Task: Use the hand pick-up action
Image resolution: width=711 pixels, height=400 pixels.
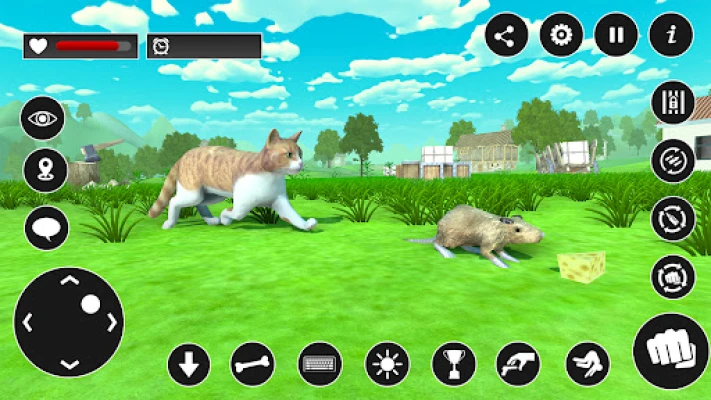Action: (x=519, y=364)
